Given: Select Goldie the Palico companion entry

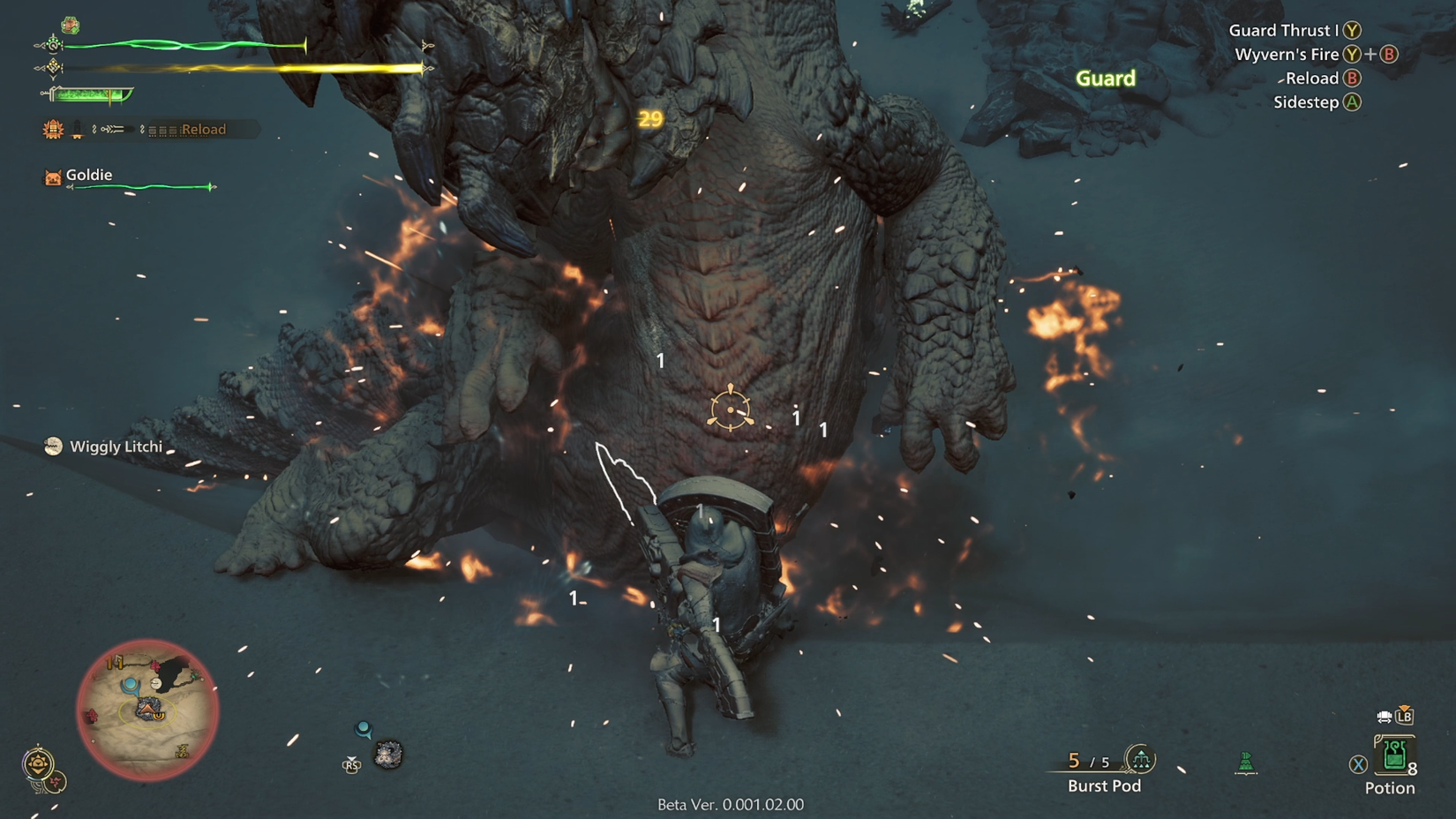Looking at the screenshot, I should point(88,176).
